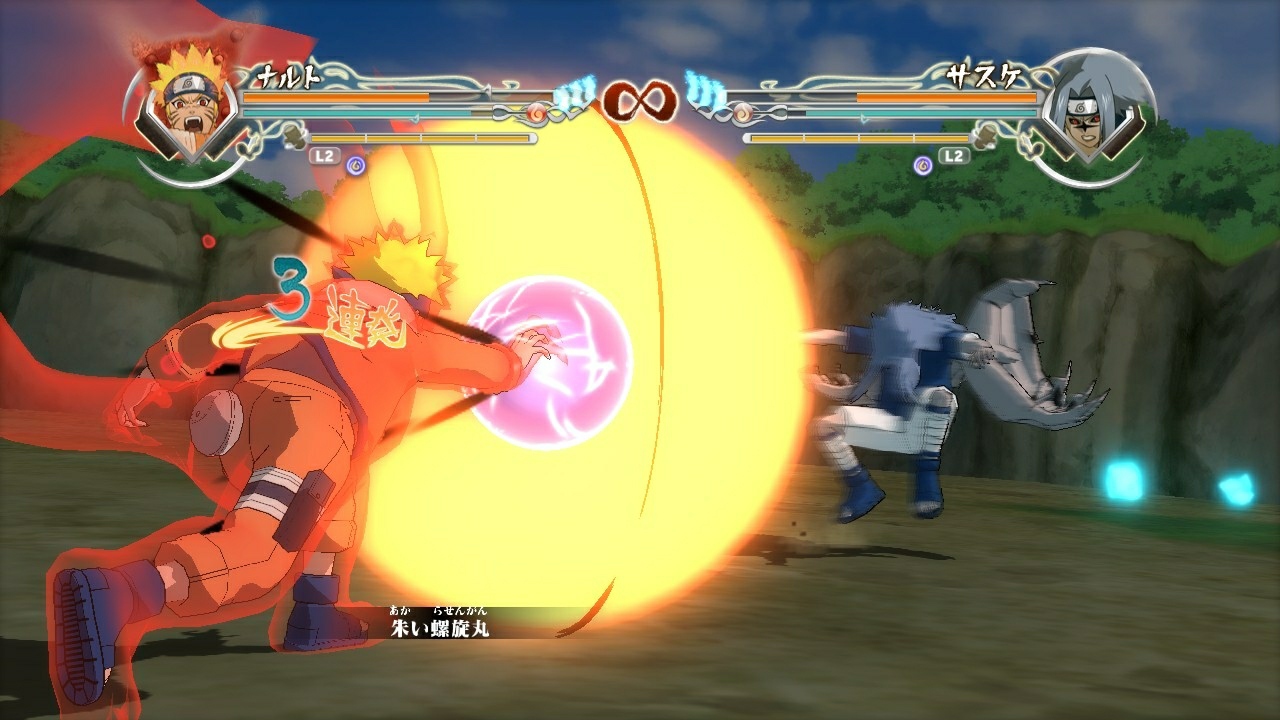Click the scroll item icon near Sasuke's gauge

(984, 137)
